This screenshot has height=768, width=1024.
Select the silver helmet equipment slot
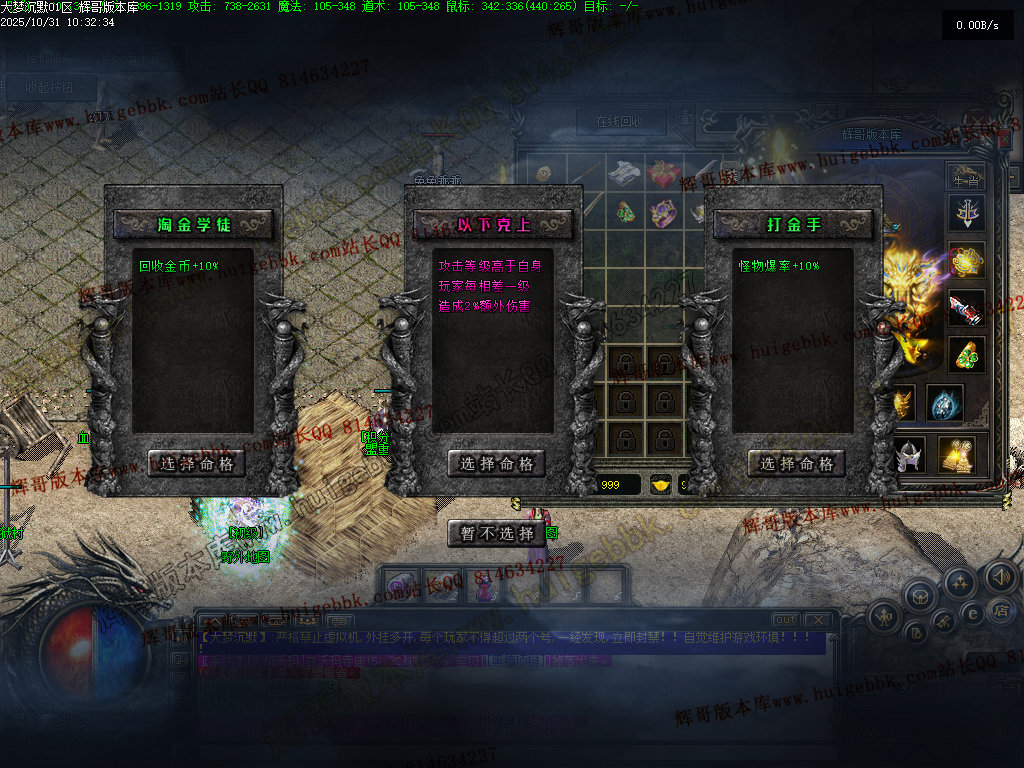point(910,455)
